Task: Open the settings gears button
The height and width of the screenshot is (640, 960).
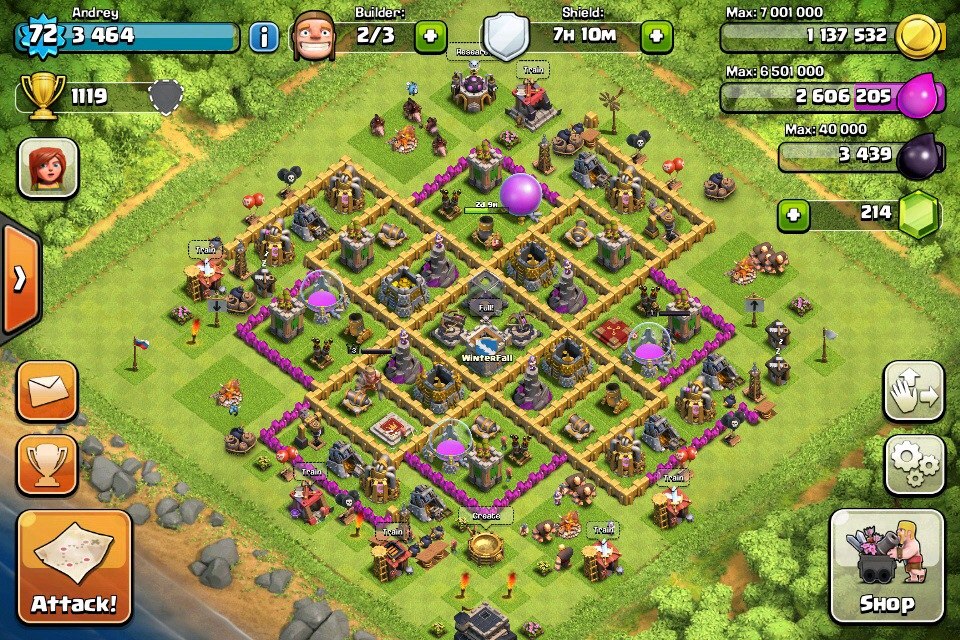Action: (x=914, y=464)
